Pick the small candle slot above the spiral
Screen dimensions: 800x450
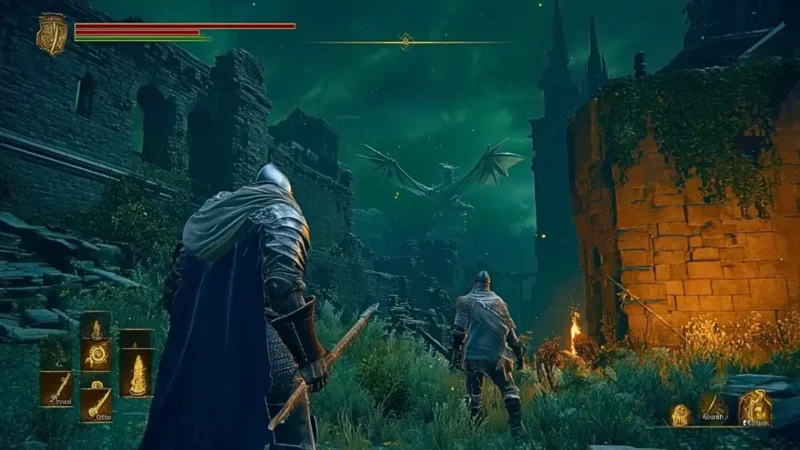coord(96,327)
